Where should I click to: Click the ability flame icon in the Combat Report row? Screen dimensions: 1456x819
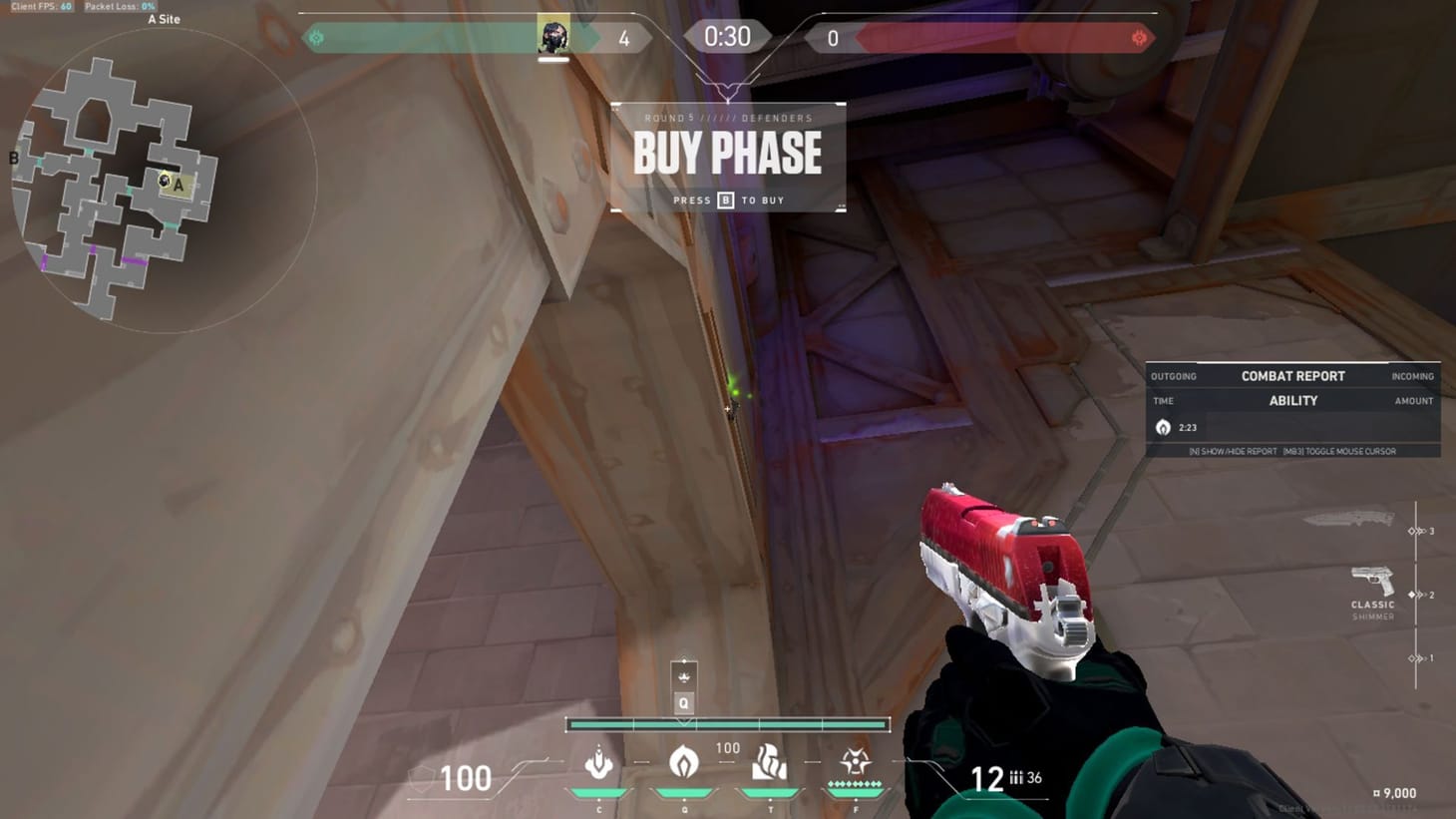[x=1164, y=426]
